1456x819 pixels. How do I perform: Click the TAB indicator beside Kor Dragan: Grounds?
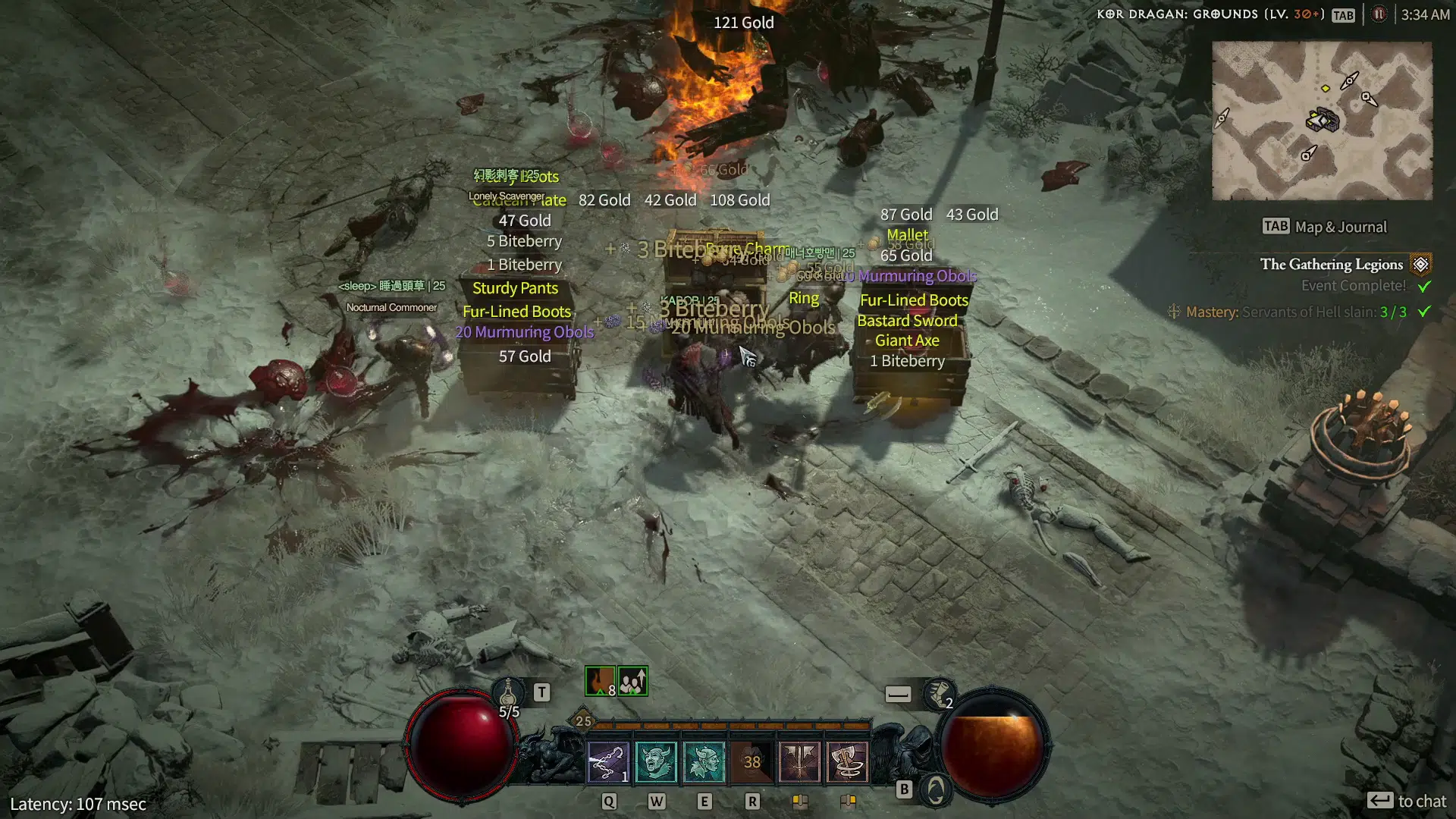[x=1343, y=14]
